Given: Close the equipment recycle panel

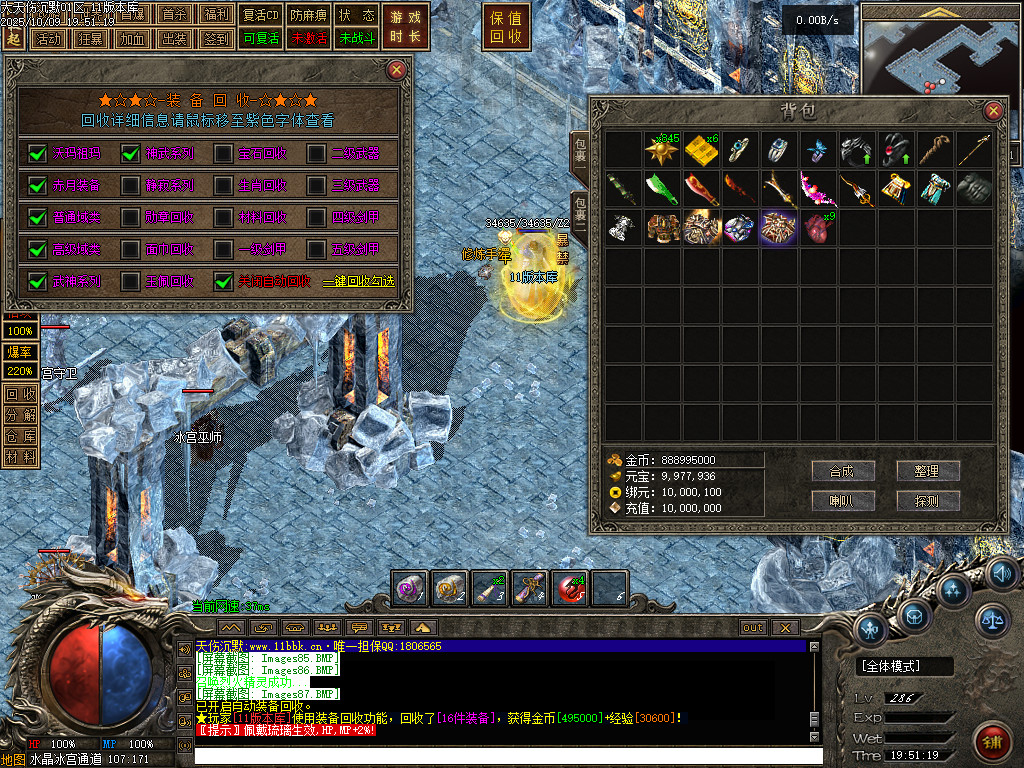Looking at the screenshot, I should 397,70.
